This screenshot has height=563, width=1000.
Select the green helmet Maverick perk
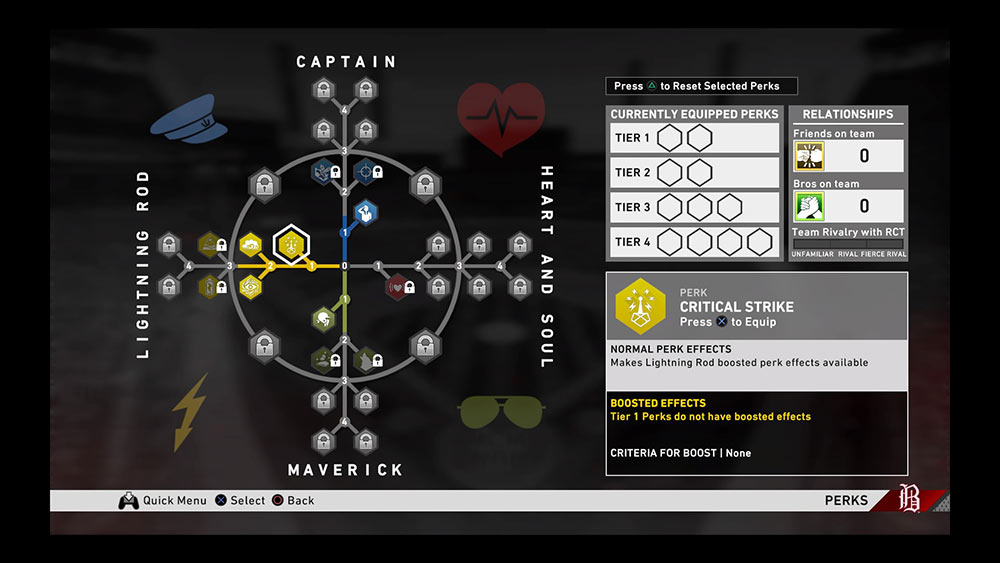coord(324,319)
